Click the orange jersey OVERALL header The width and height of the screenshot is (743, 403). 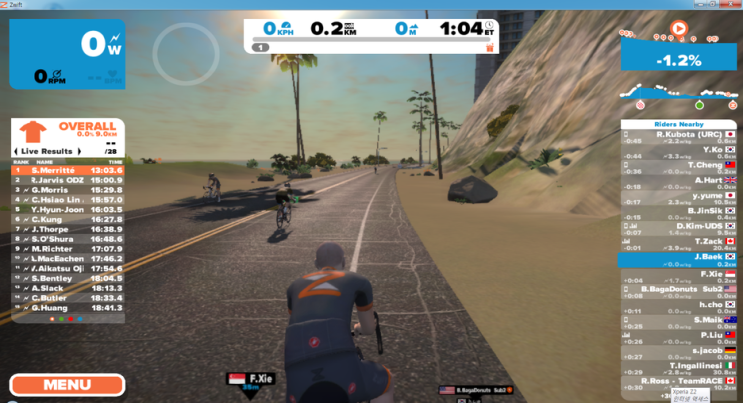coord(68,132)
